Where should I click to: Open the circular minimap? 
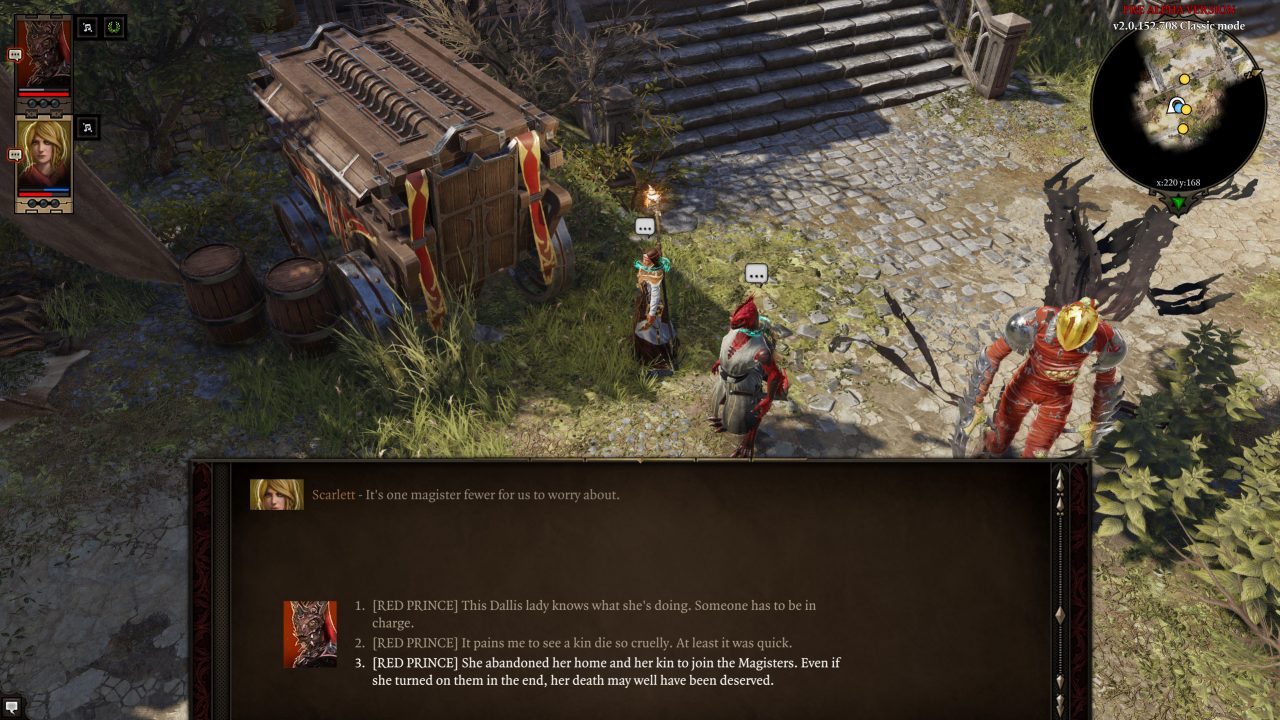point(1178,110)
